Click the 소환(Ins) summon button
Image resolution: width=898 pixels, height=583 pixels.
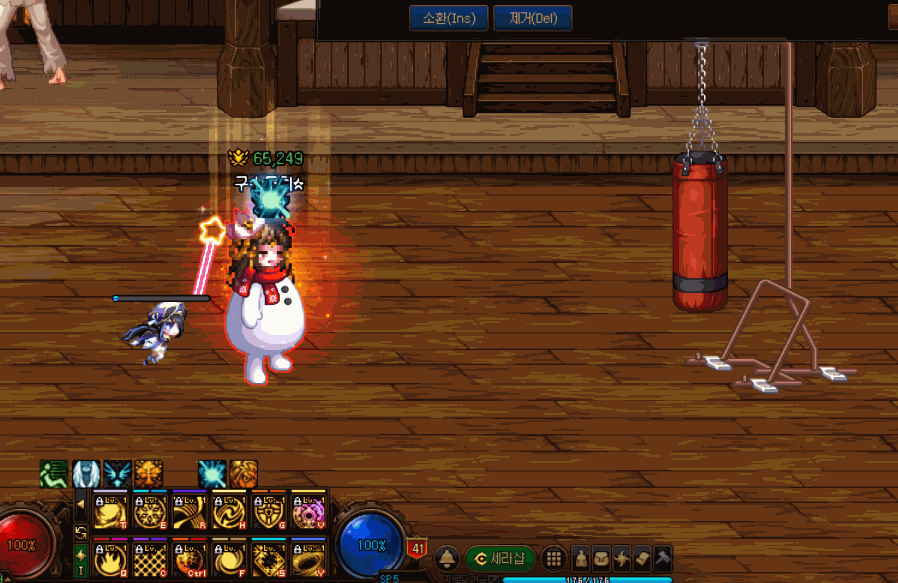(448, 18)
